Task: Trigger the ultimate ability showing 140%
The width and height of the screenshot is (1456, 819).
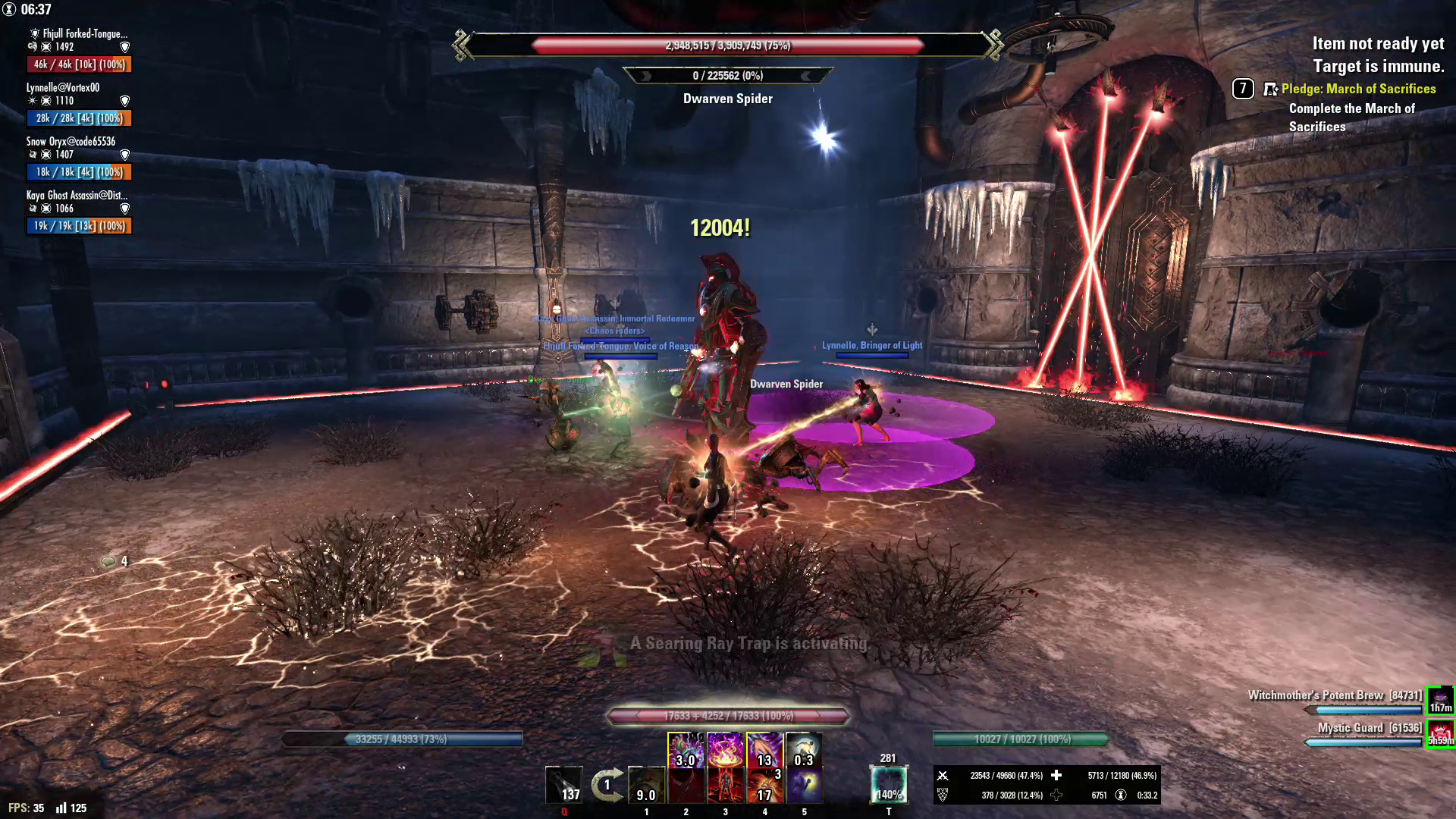Action: click(888, 784)
